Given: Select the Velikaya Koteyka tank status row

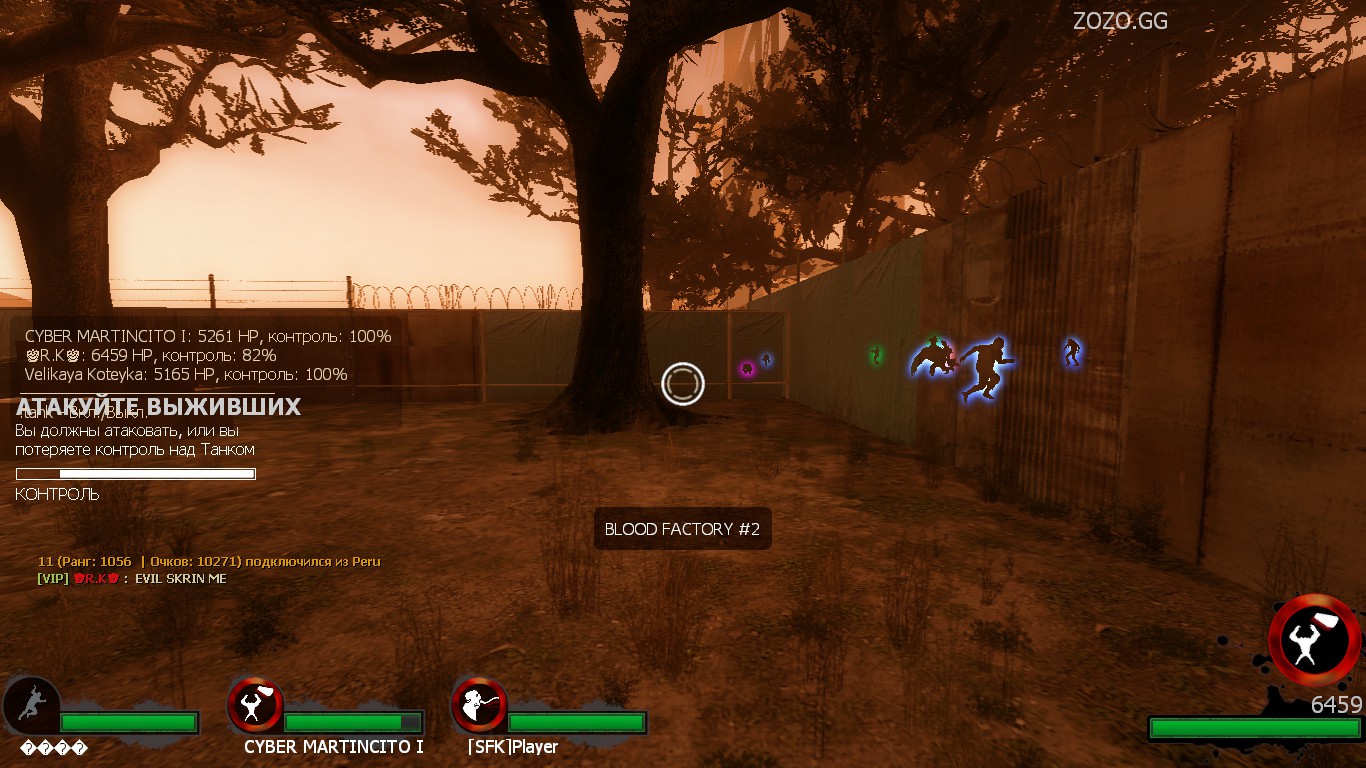Looking at the screenshot, I should pyautogui.click(x=186, y=374).
